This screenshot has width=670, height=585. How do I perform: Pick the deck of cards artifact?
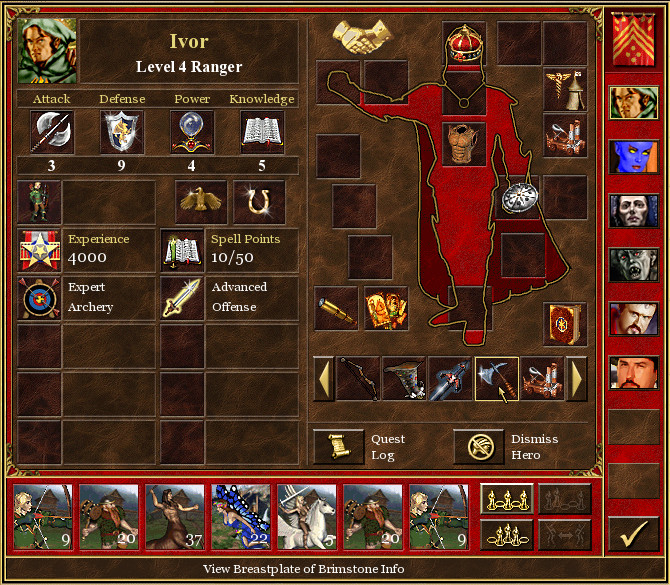click(385, 309)
